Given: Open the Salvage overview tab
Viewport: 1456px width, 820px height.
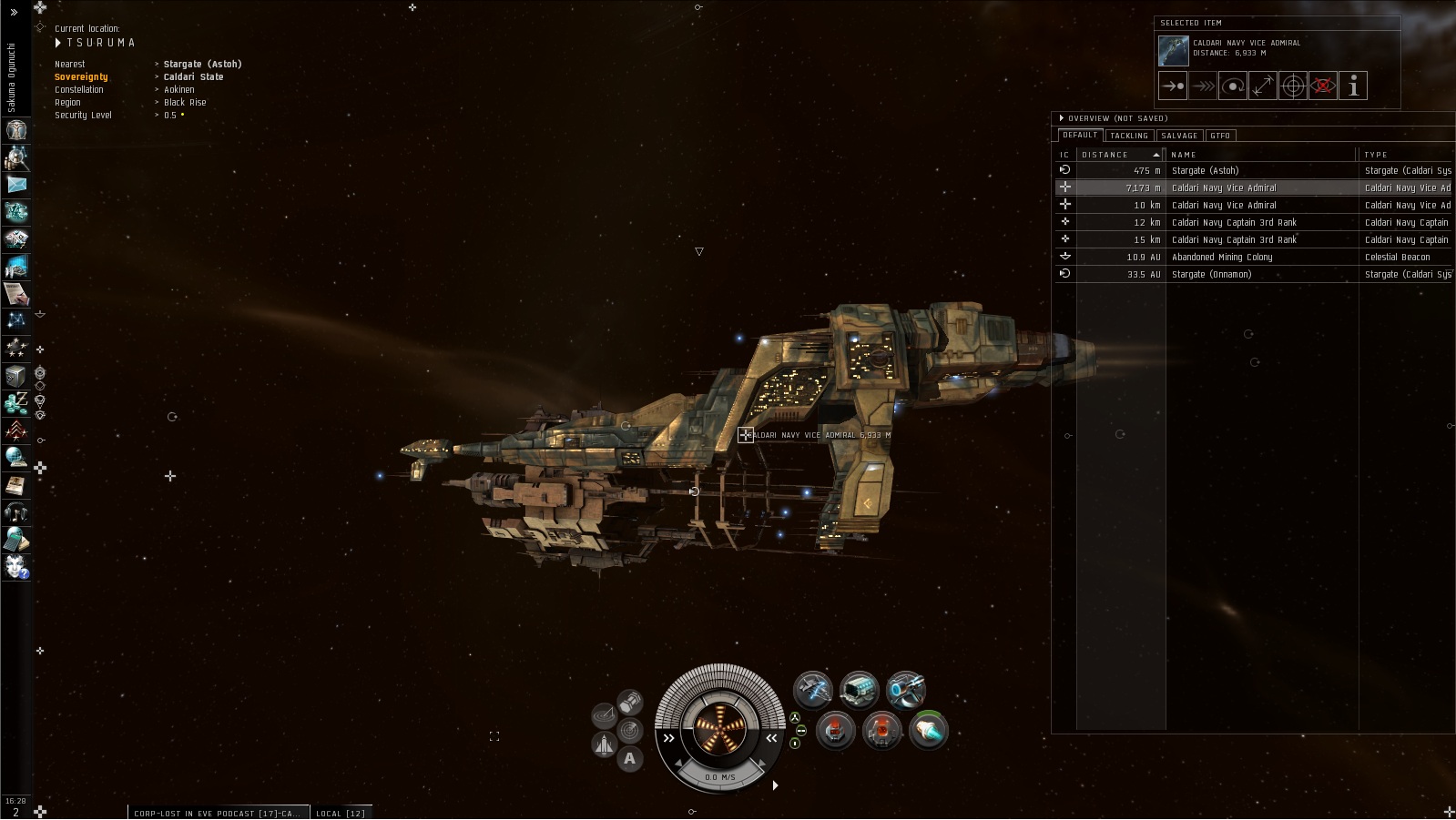Looking at the screenshot, I should coord(1179,136).
